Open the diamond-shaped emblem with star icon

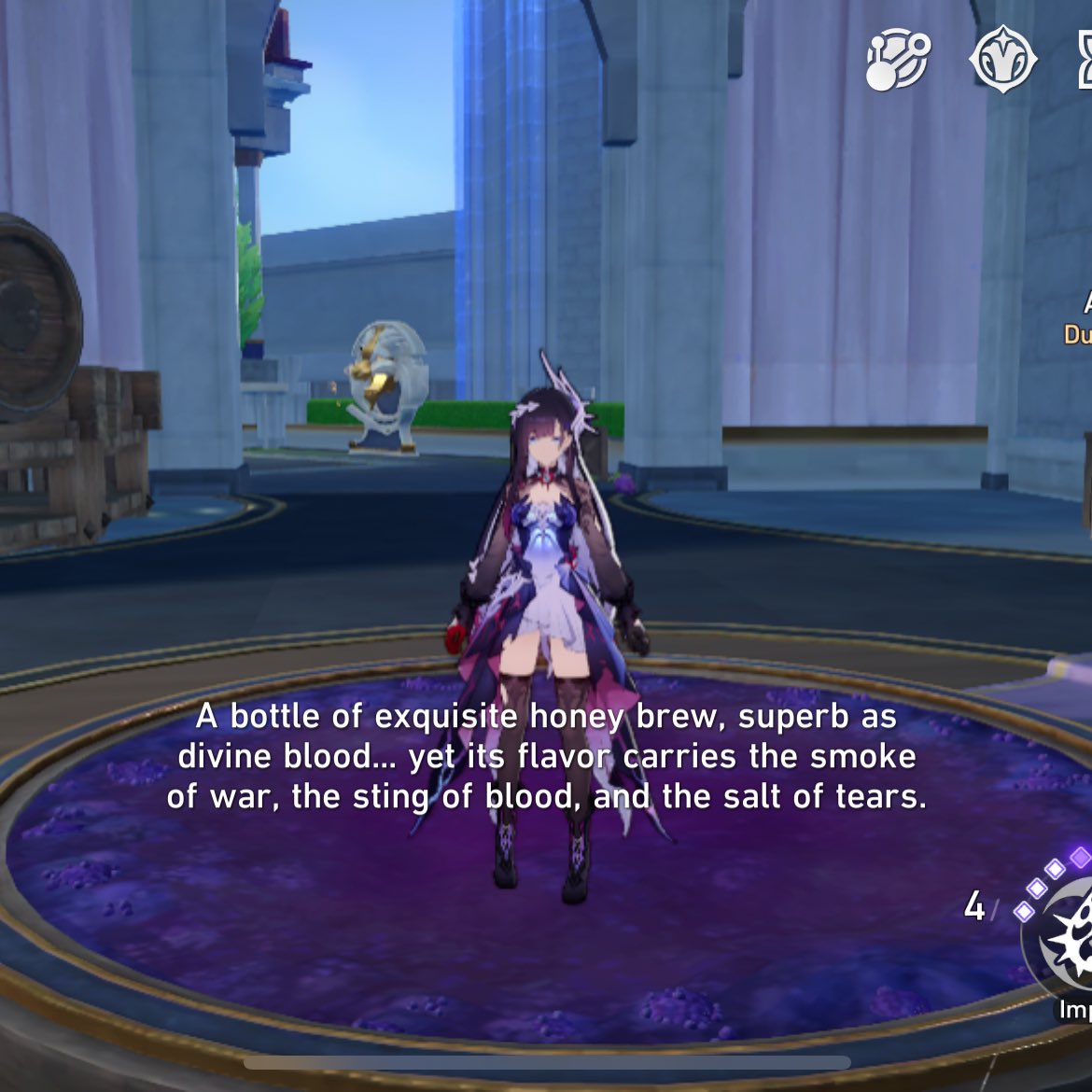point(1002,60)
